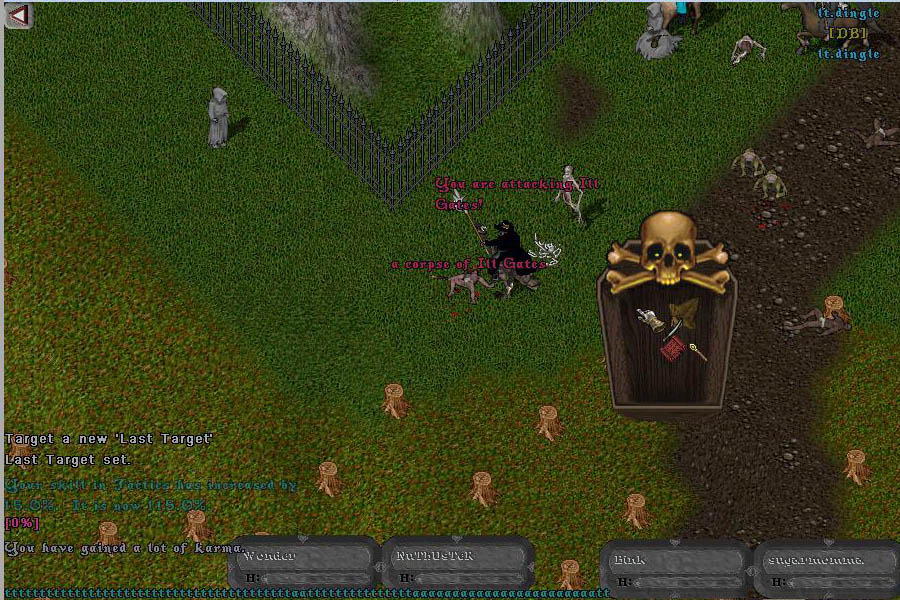
Task: Target NuTbUsTeR's status bar
Action: click(456, 564)
